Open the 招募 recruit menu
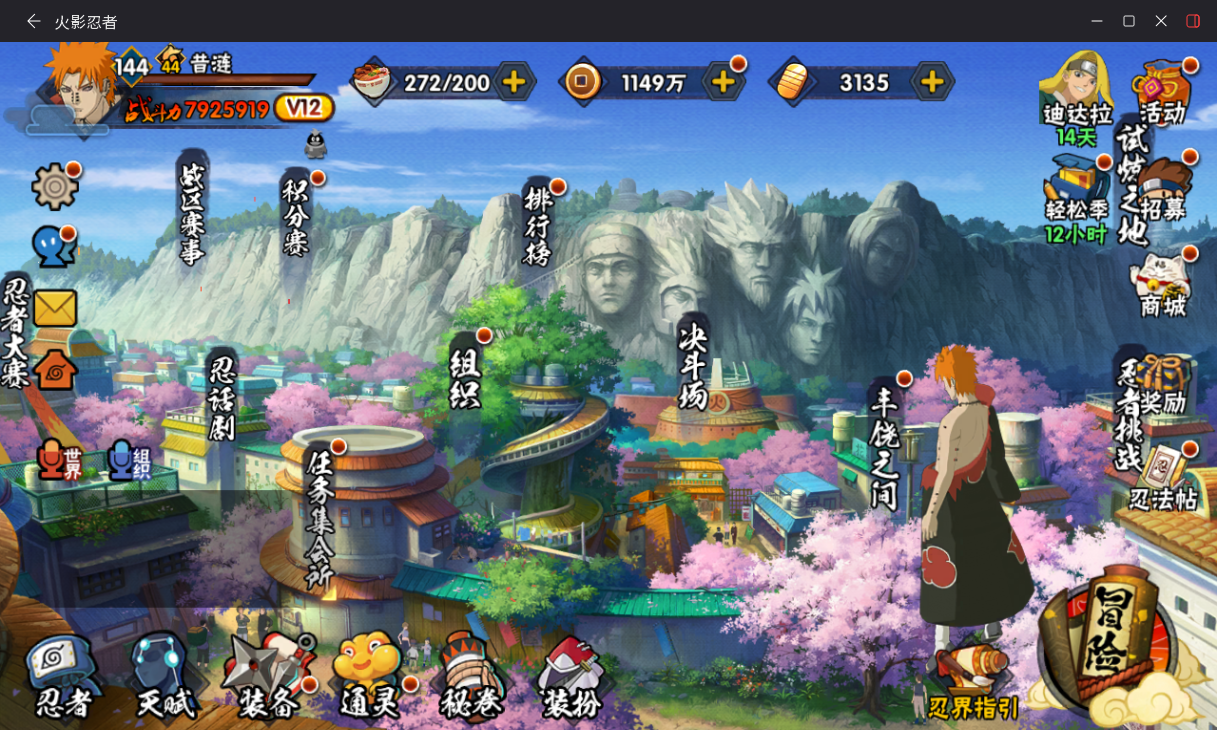 [x=1163, y=190]
